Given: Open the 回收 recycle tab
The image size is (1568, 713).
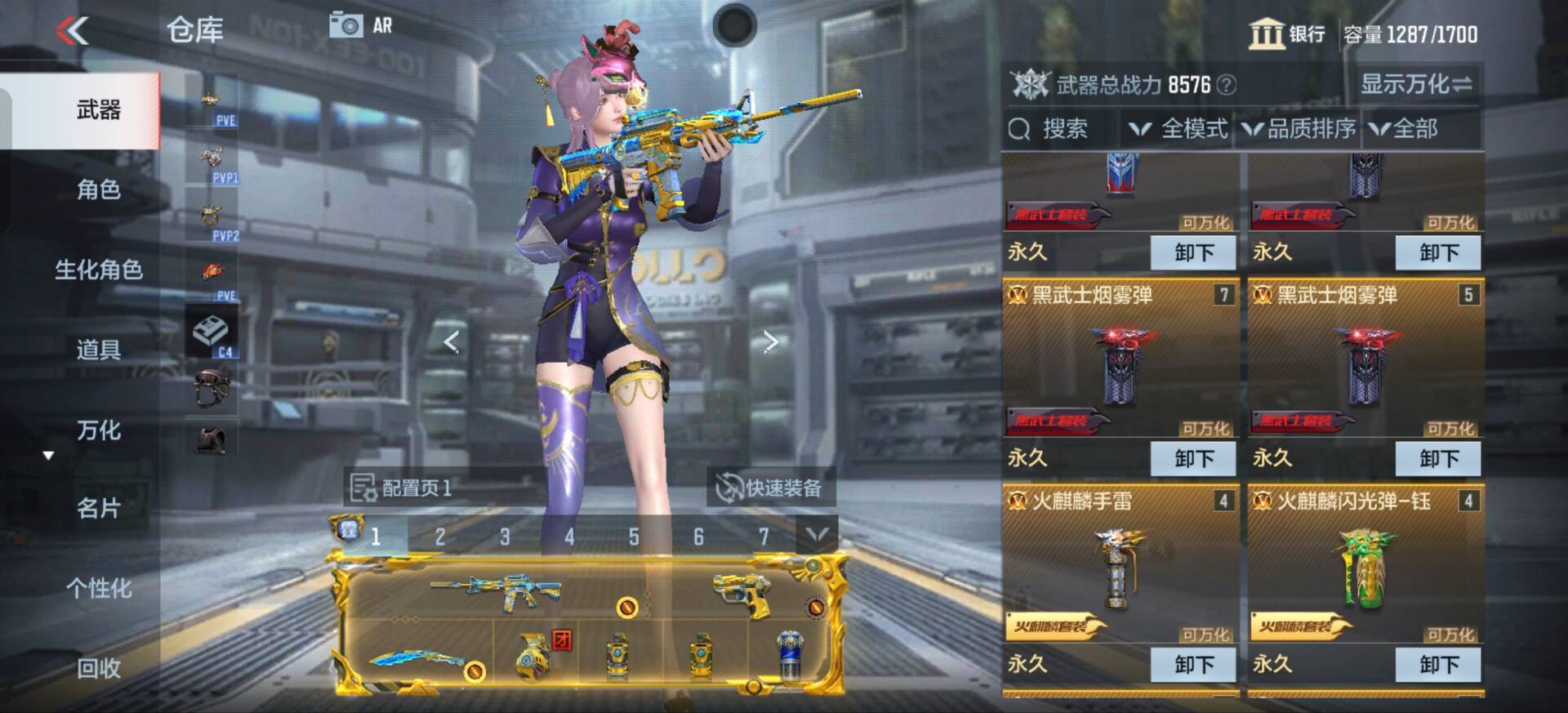Looking at the screenshot, I should tap(98, 668).
